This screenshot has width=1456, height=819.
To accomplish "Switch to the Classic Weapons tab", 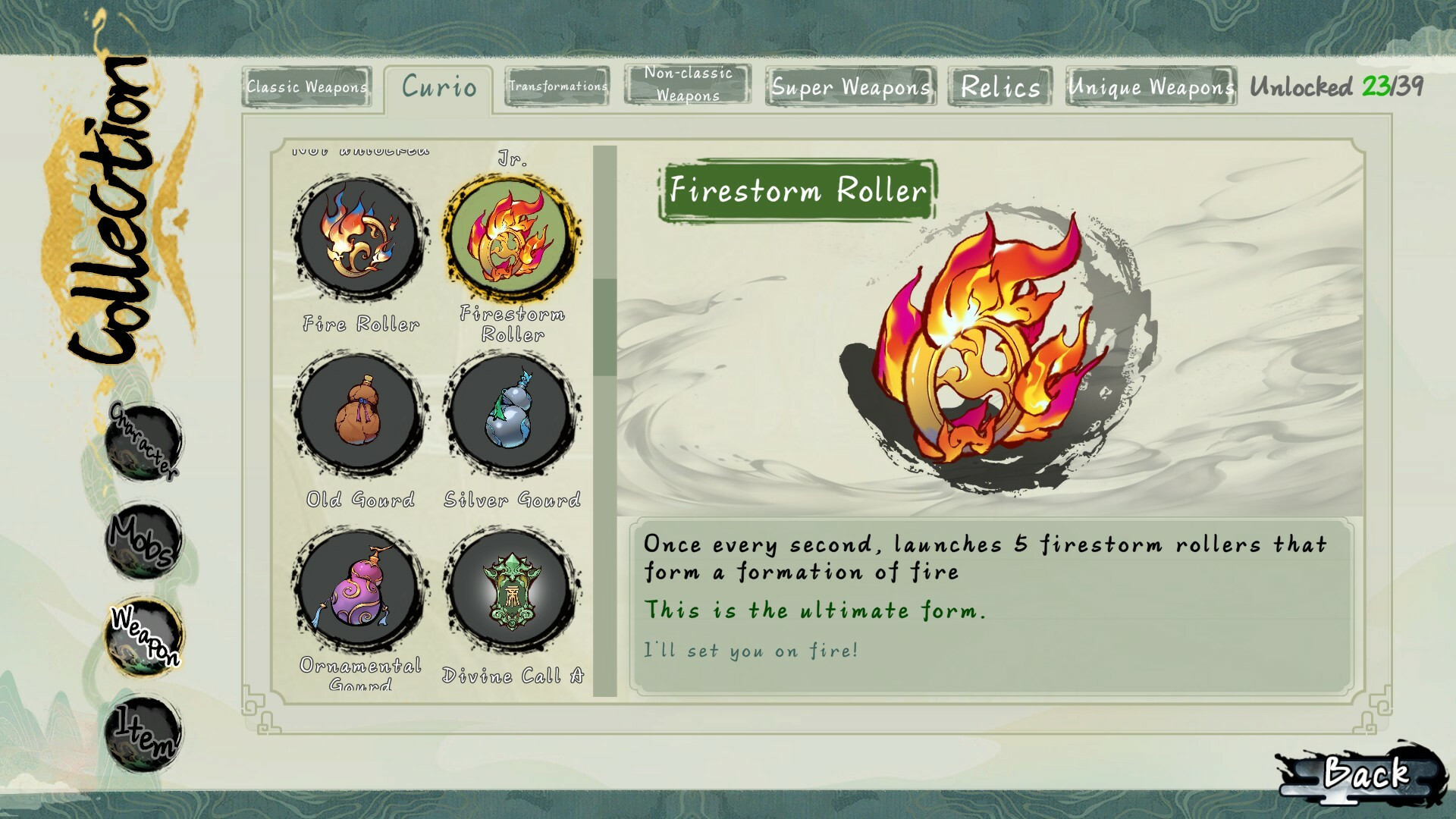I will tap(306, 86).
